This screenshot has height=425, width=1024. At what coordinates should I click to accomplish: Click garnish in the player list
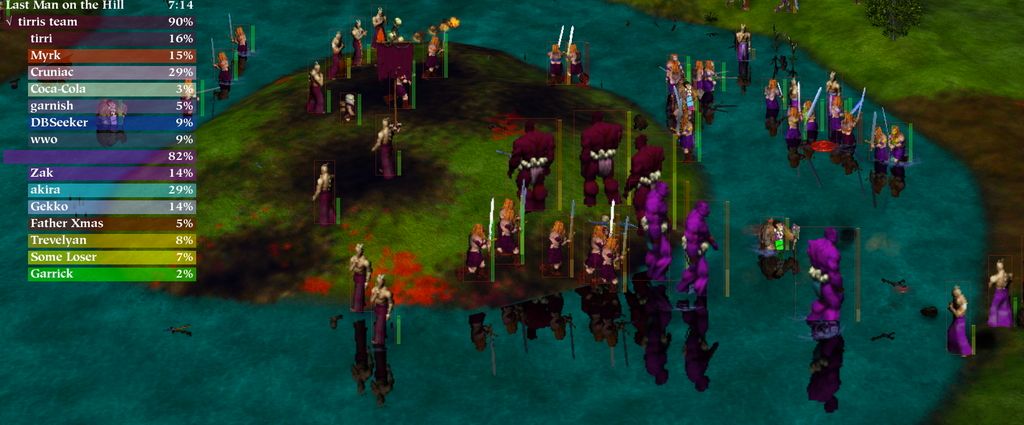(99, 106)
